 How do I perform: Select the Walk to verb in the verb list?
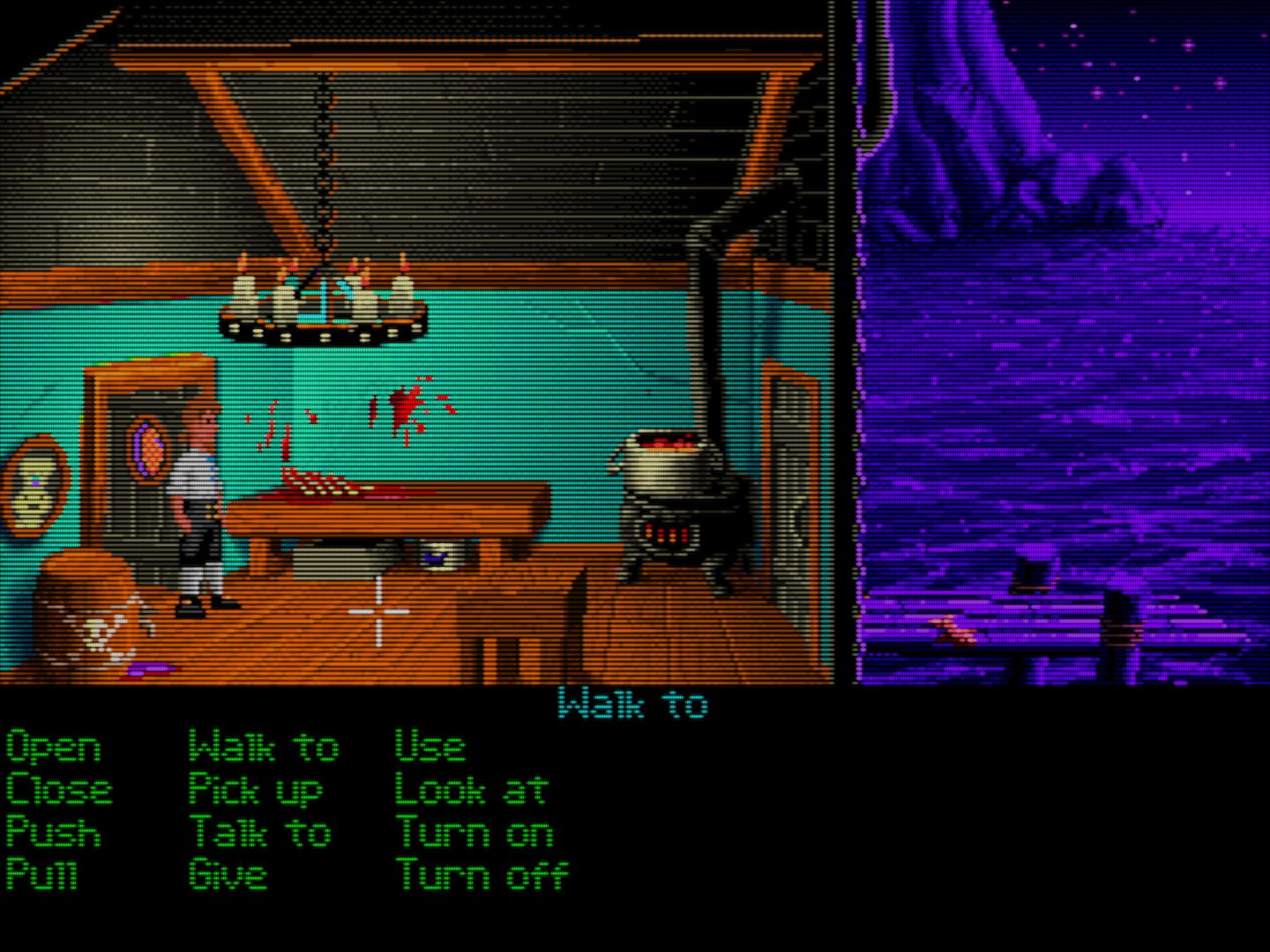coord(263,747)
